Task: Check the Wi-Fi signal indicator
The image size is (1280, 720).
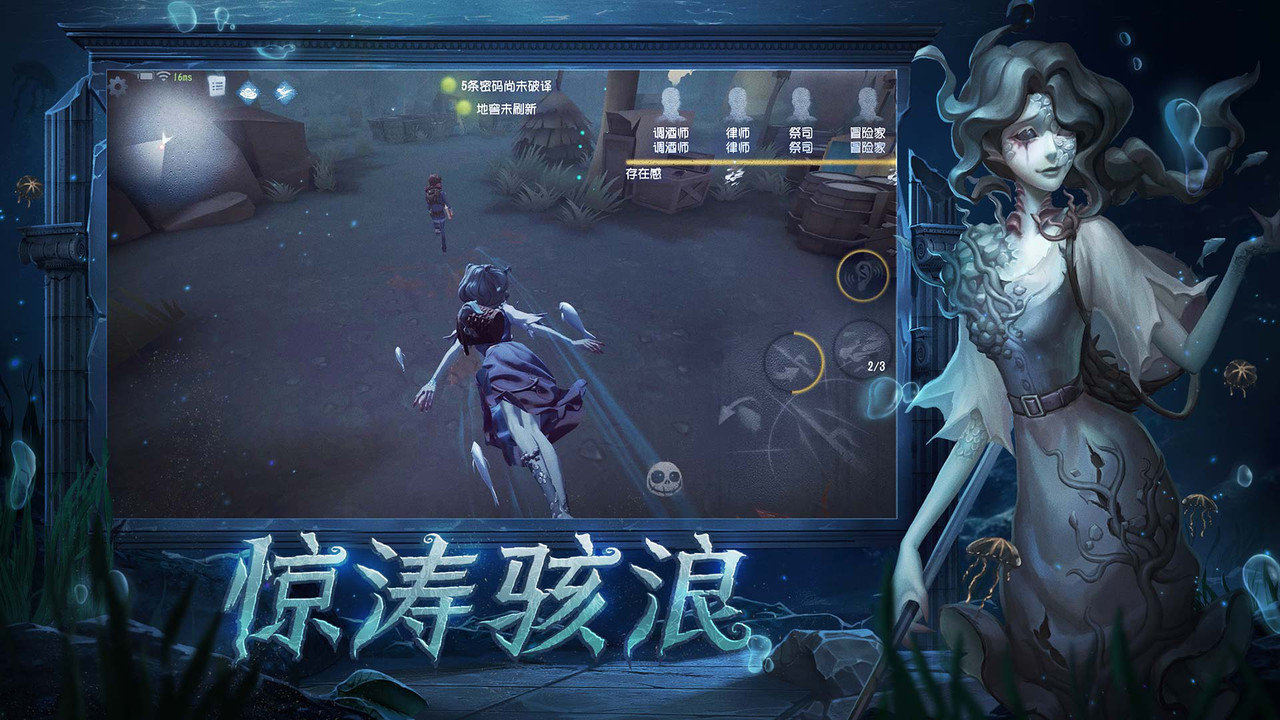Action: point(163,76)
